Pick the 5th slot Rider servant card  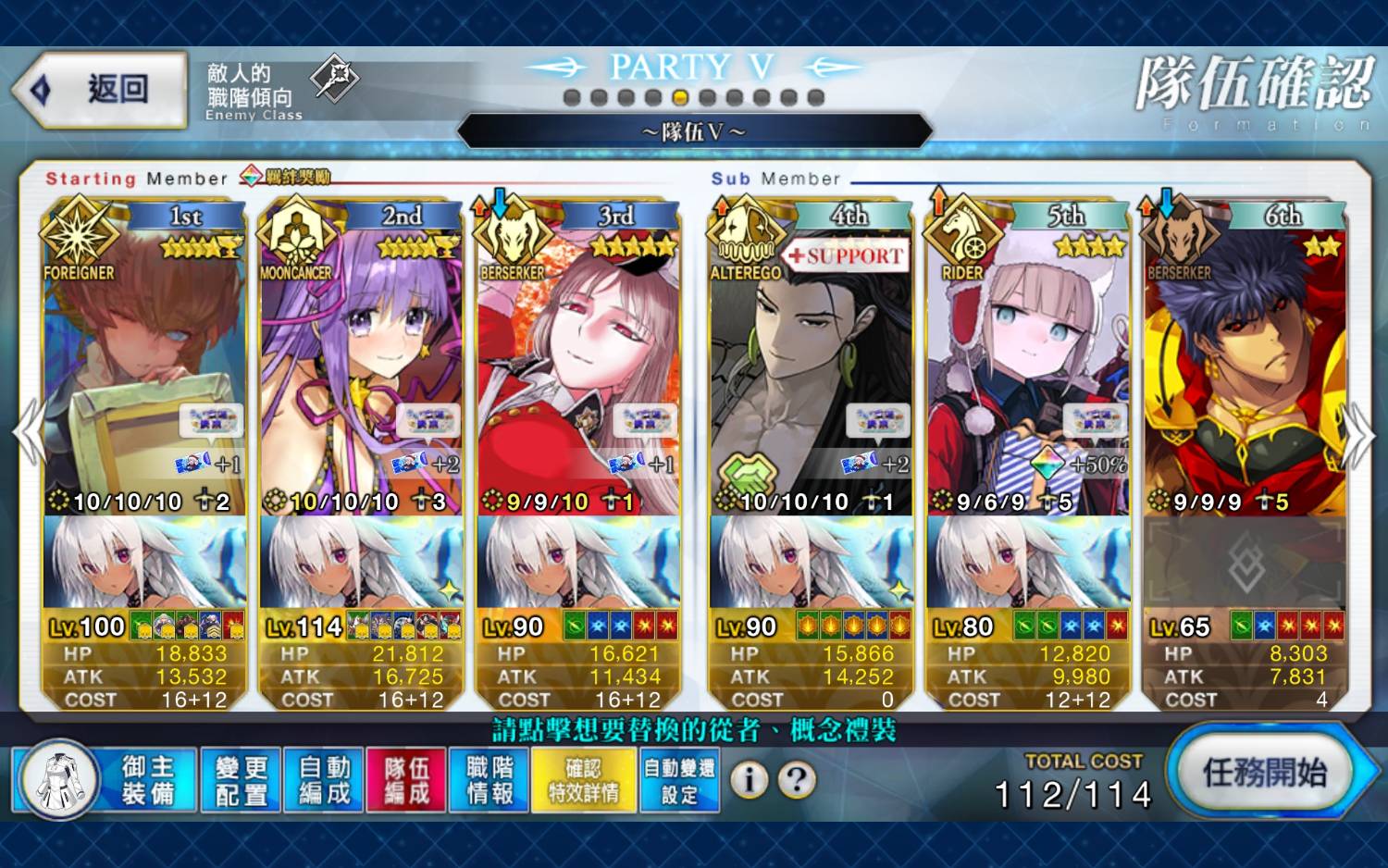tap(1028, 370)
